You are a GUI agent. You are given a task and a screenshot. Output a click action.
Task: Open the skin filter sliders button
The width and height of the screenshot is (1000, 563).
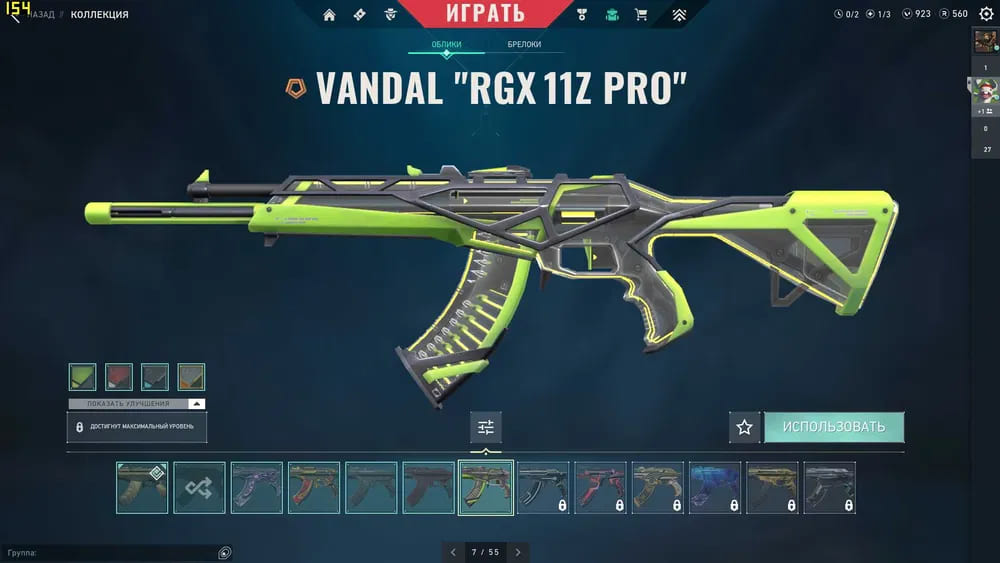coord(486,427)
